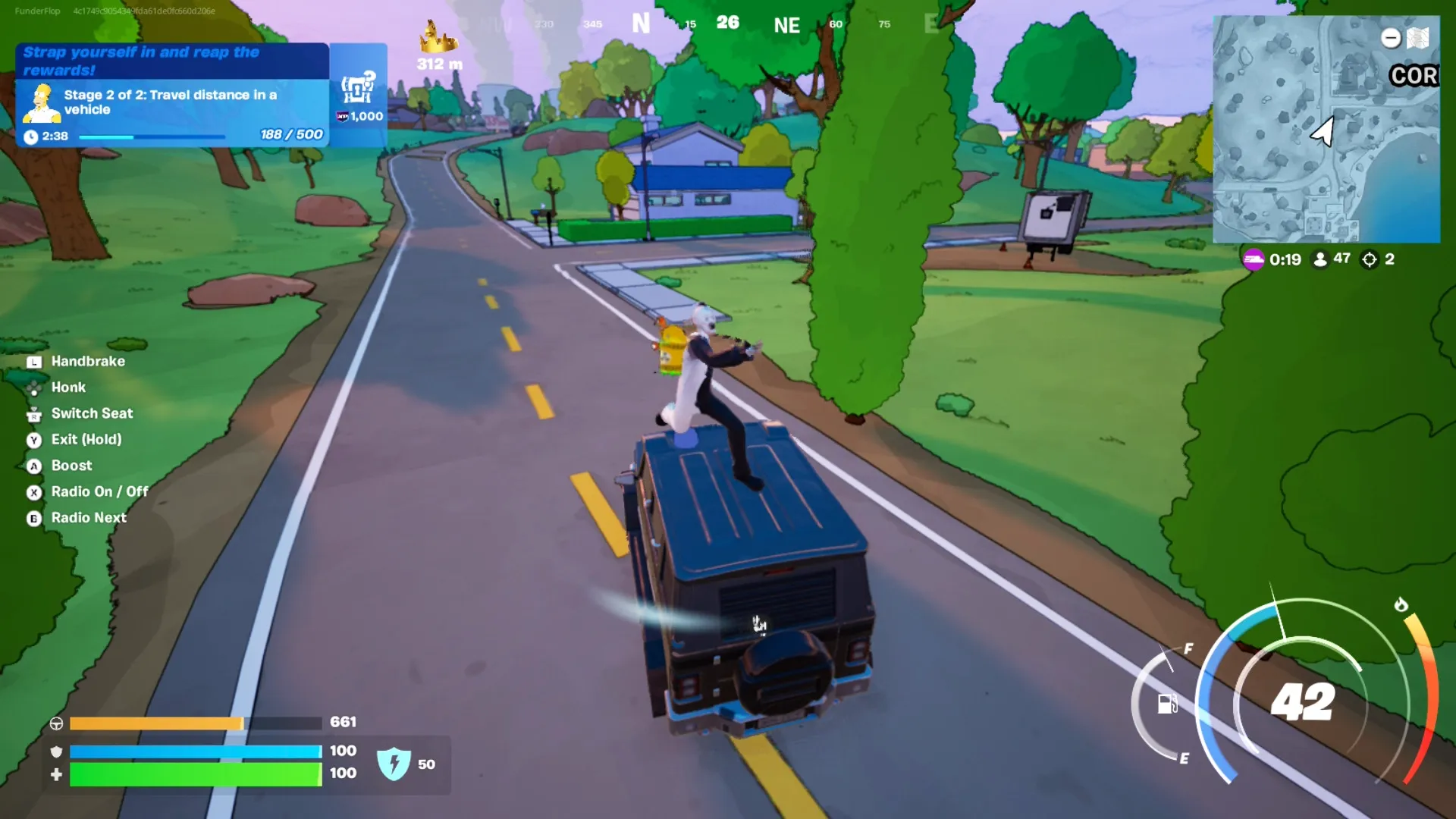Click the lightning shield icon
The image size is (1456, 819).
pos(394,764)
